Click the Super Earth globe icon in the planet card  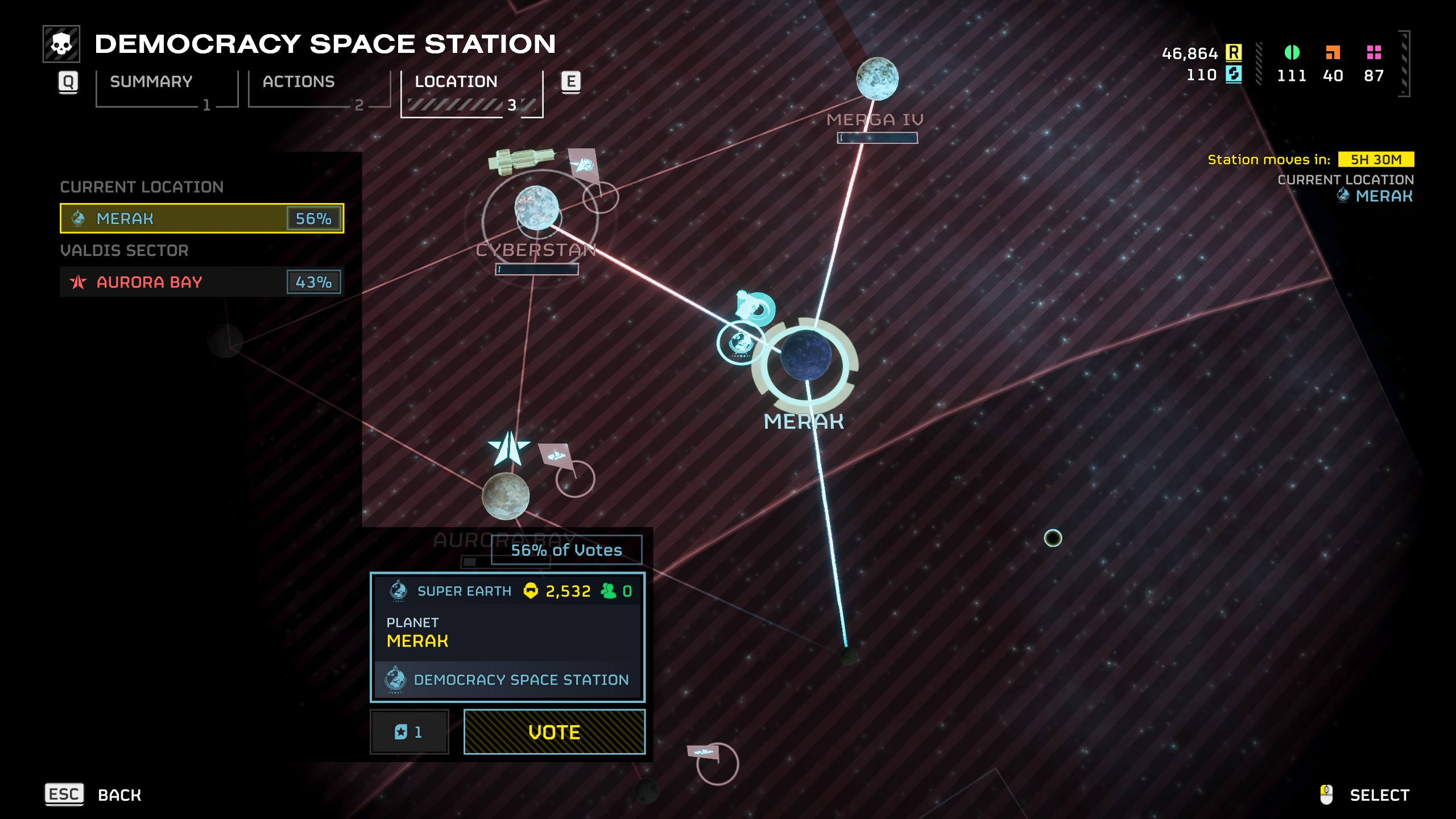[x=399, y=591]
